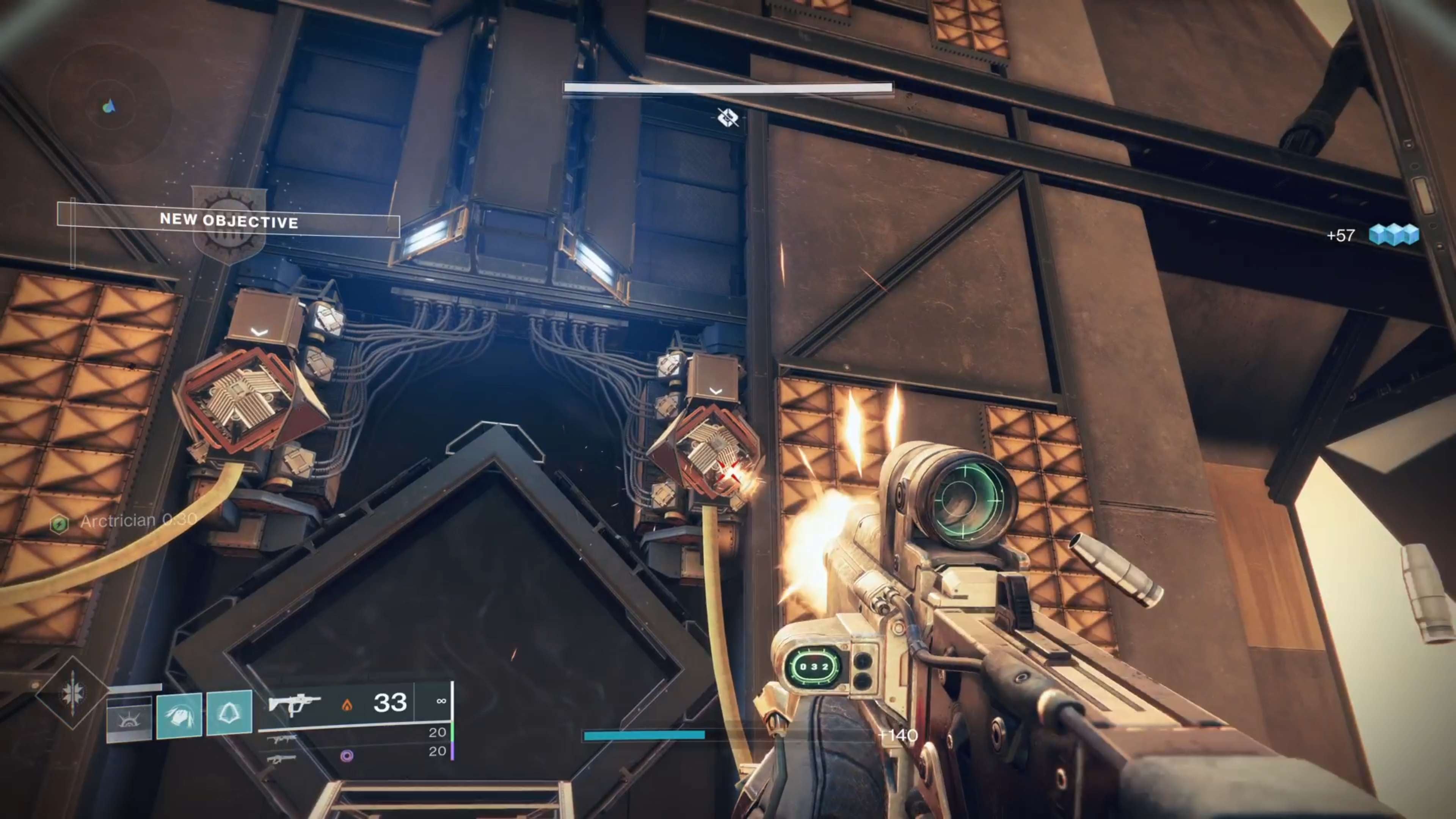Trigger the hooded class ability icon

229,713
